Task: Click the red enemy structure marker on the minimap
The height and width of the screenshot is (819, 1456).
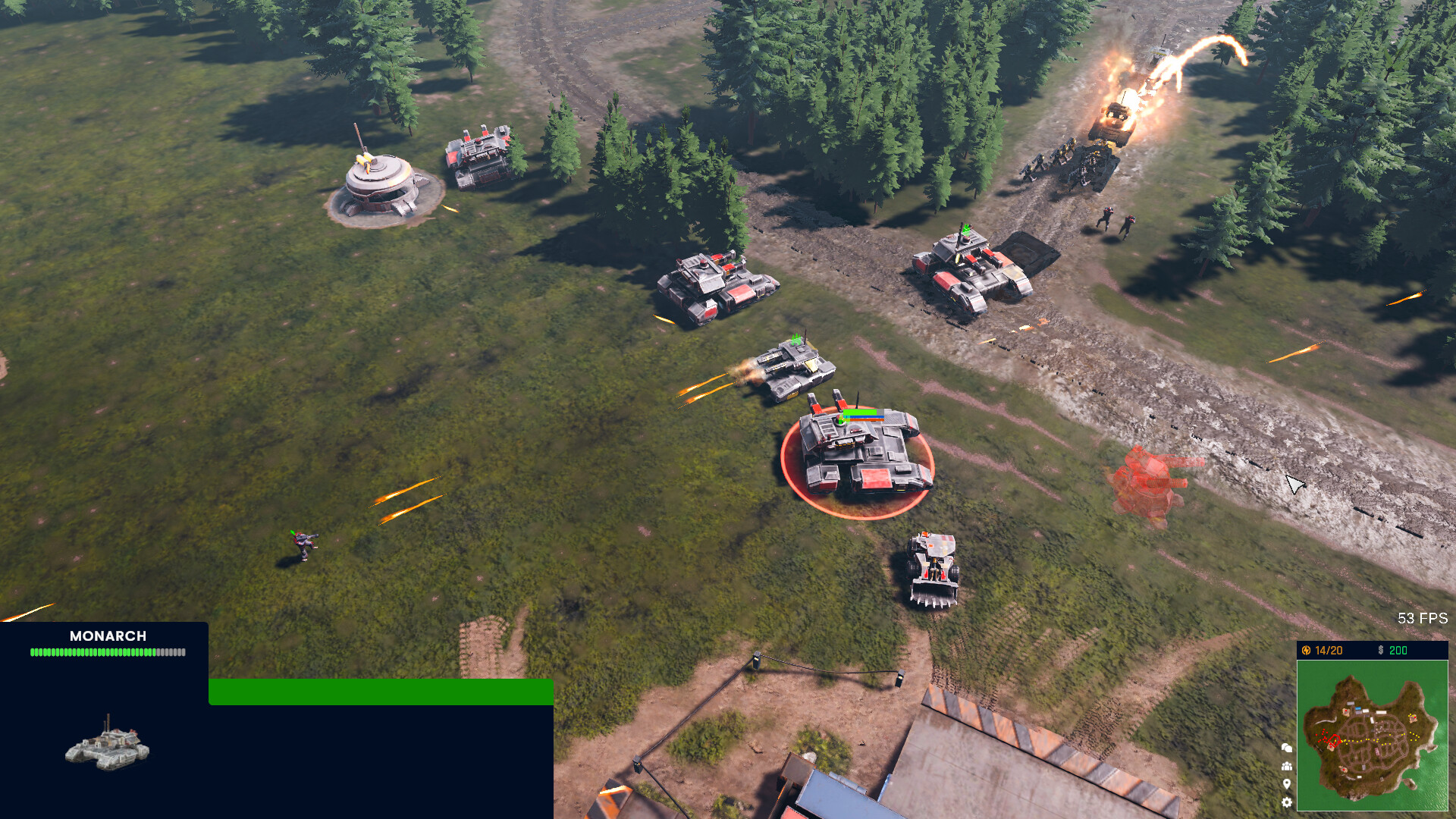Action: [1335, 740]
